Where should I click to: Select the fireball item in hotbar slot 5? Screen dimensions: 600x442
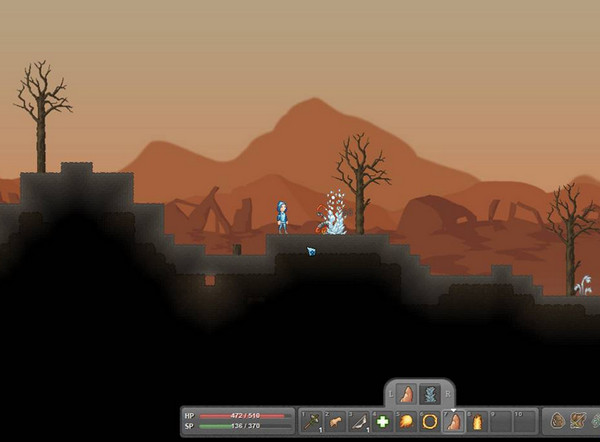(406, 422)
